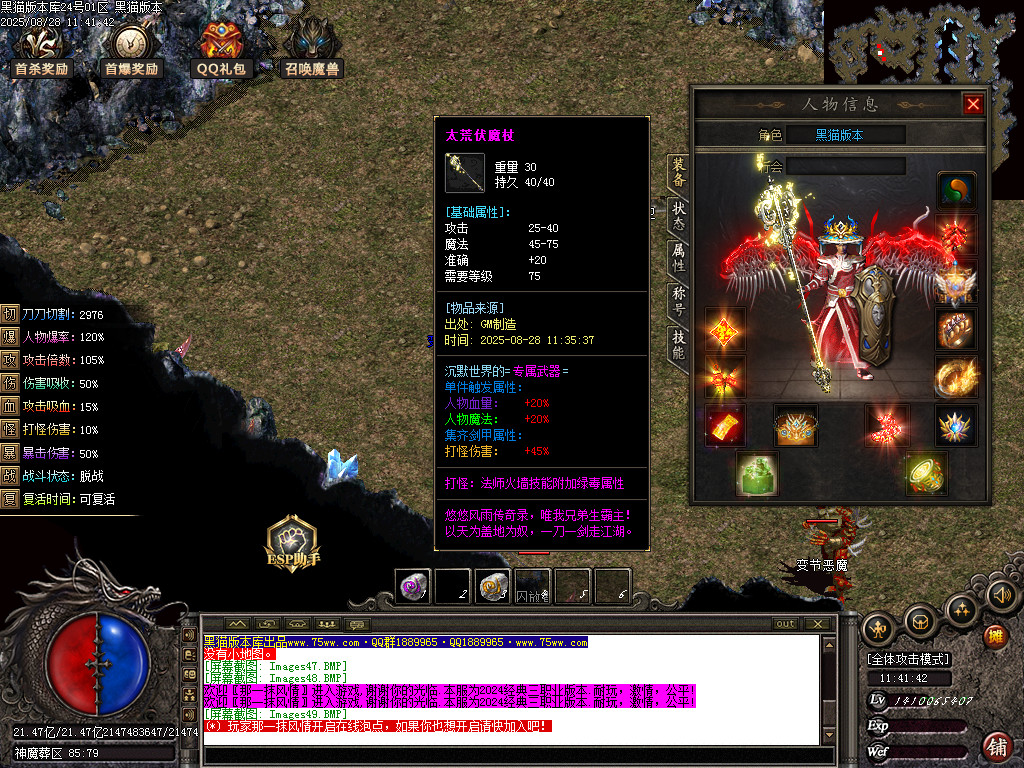Click the chat 'out' button
The width and height of the screenshot is (1024, 768).
point(785,623)
